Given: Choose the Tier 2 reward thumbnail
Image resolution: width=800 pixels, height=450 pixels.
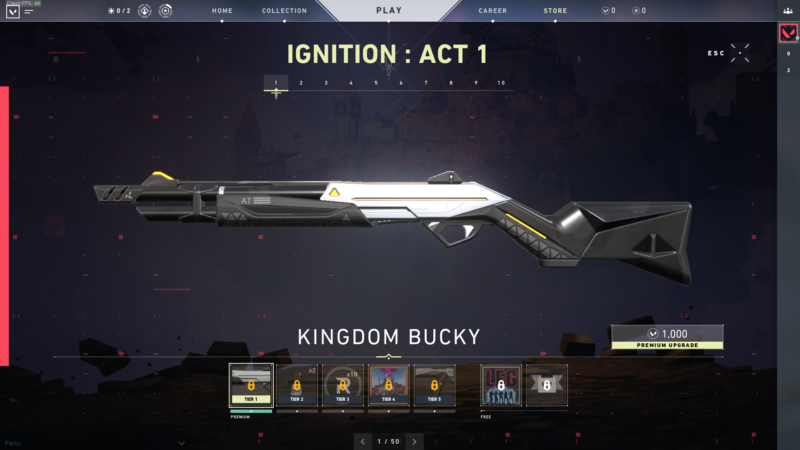Looking at the screenshot, I should point(297,385).
